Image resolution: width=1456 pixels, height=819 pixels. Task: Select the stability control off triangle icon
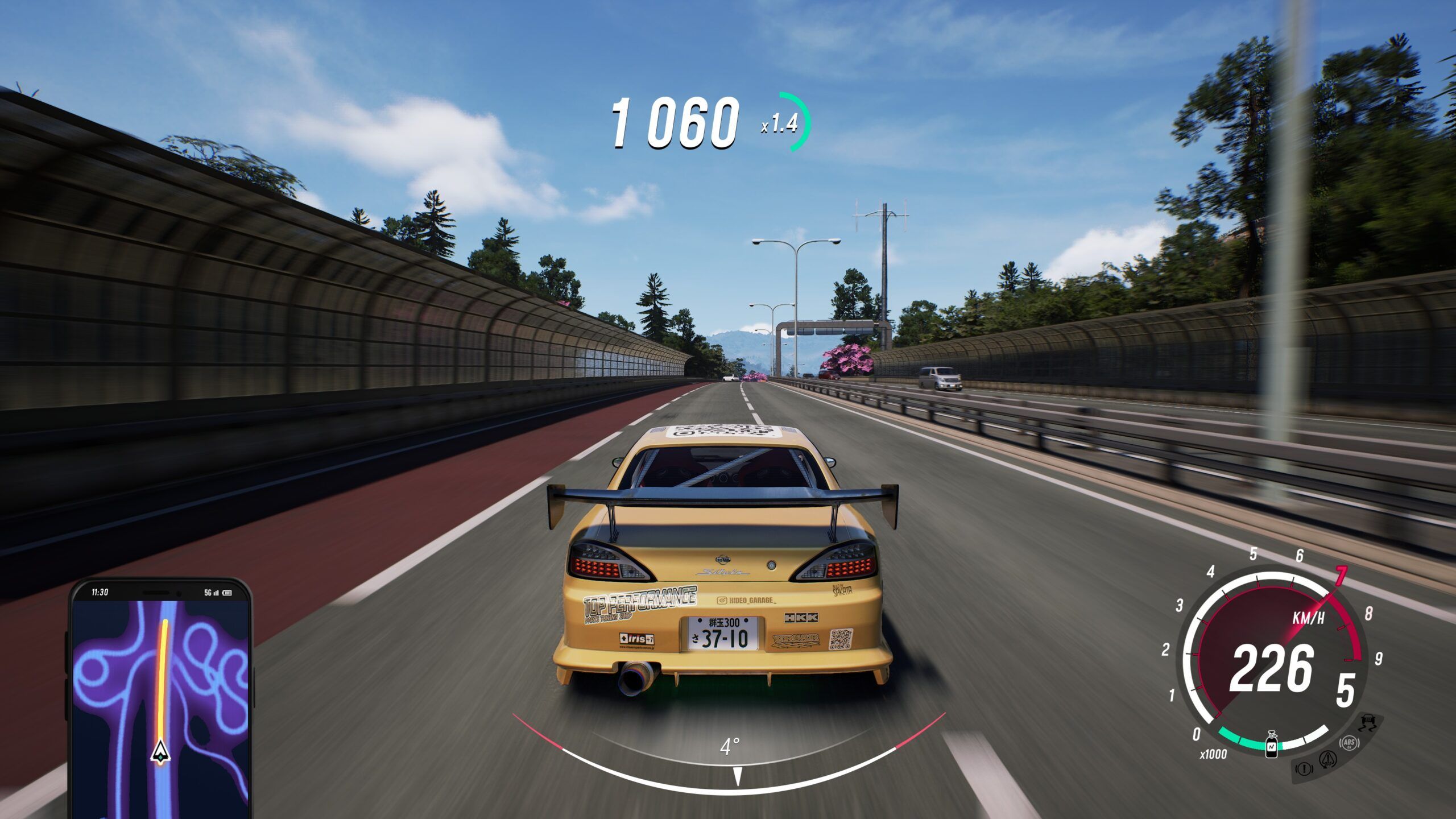coord(1328,760)
